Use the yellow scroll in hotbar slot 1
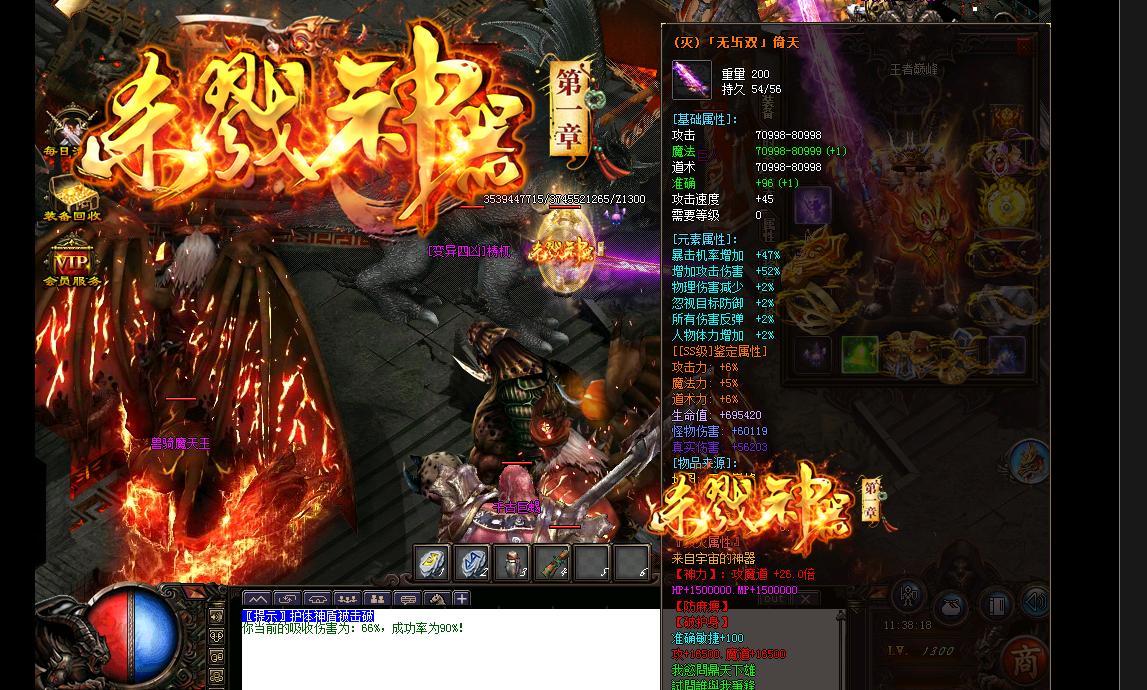 431,563
